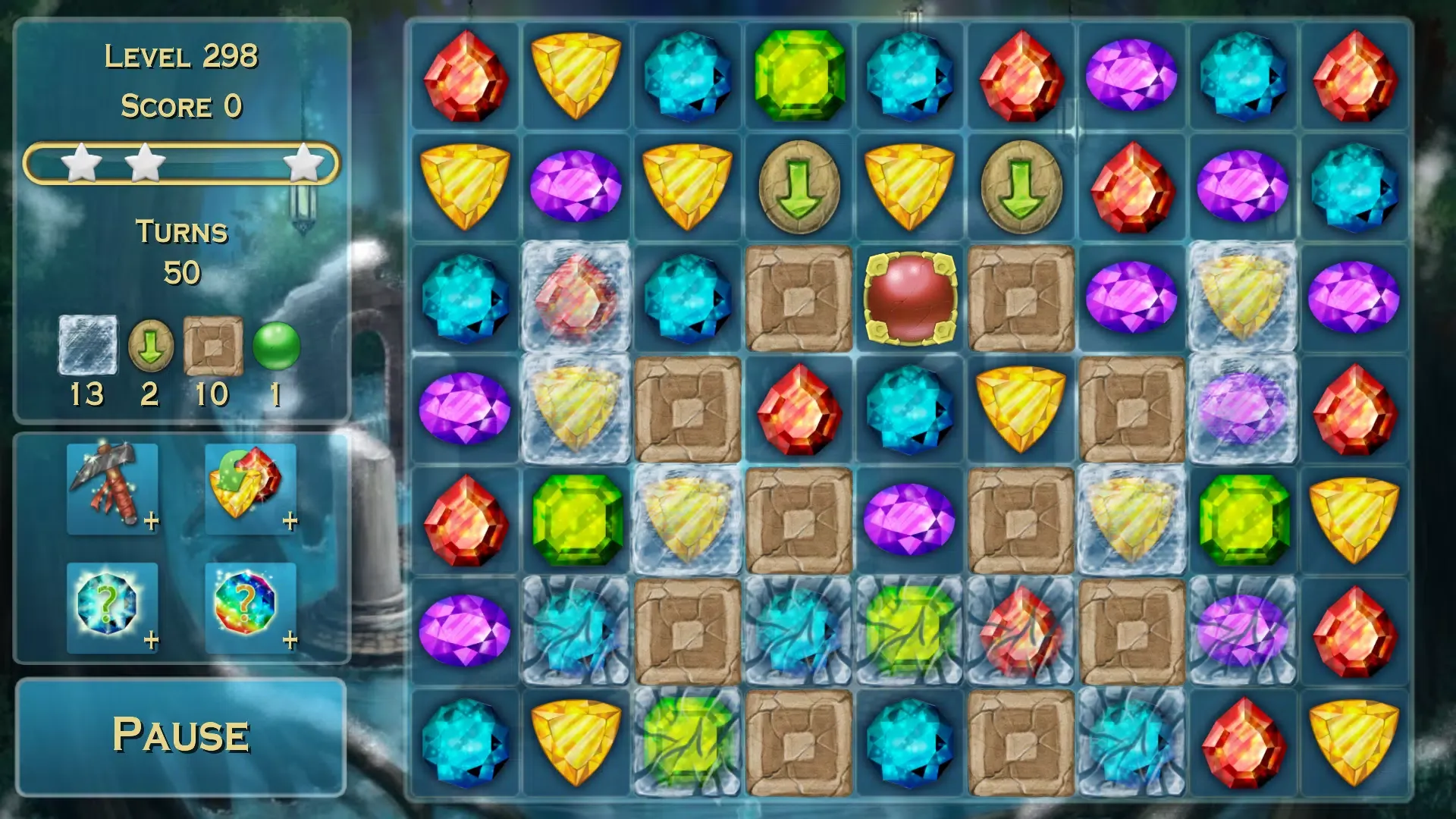
Task: Click the green ball objective icon
Action: 275,345
